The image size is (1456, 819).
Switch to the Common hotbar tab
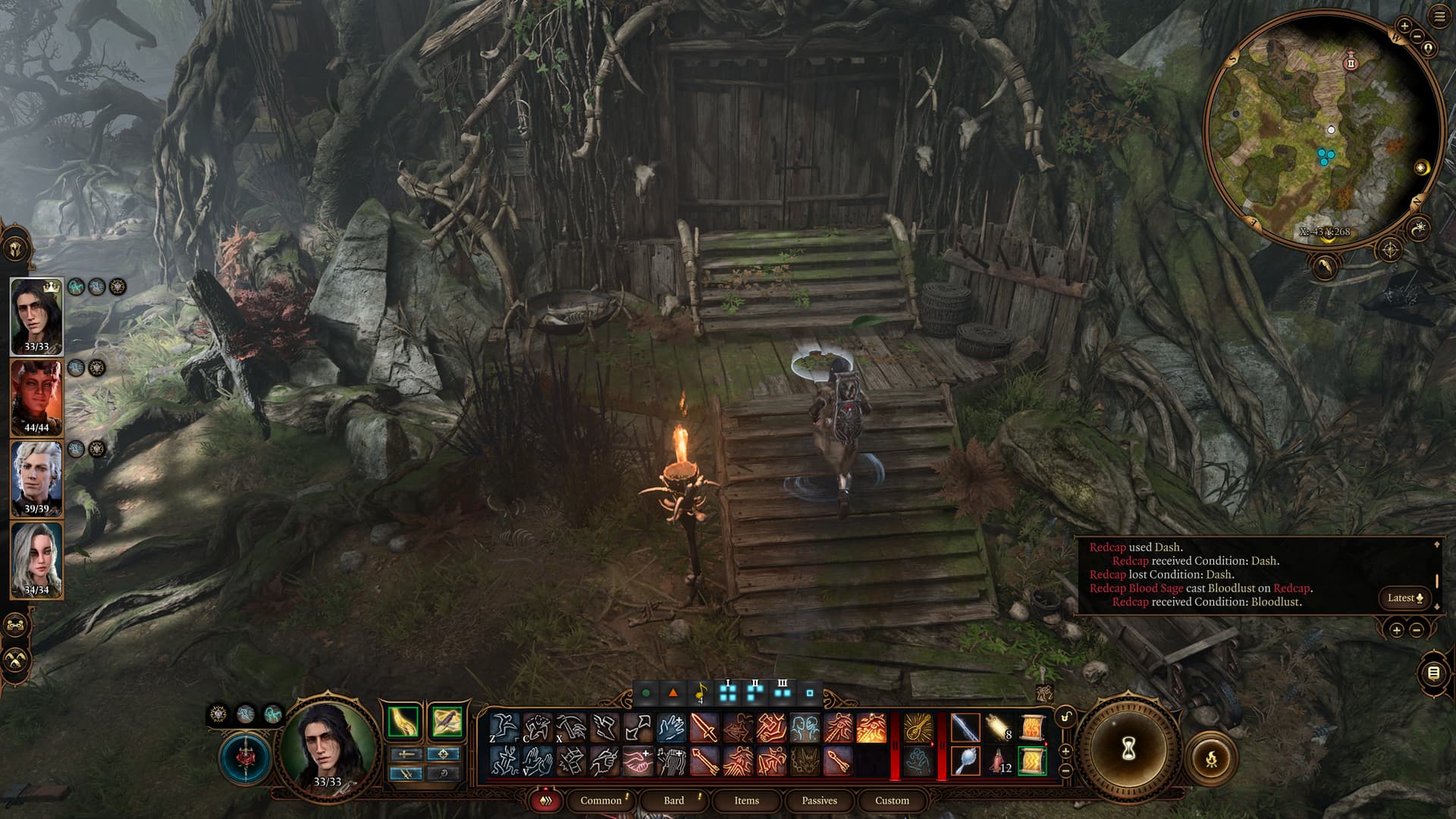[601, 800]
